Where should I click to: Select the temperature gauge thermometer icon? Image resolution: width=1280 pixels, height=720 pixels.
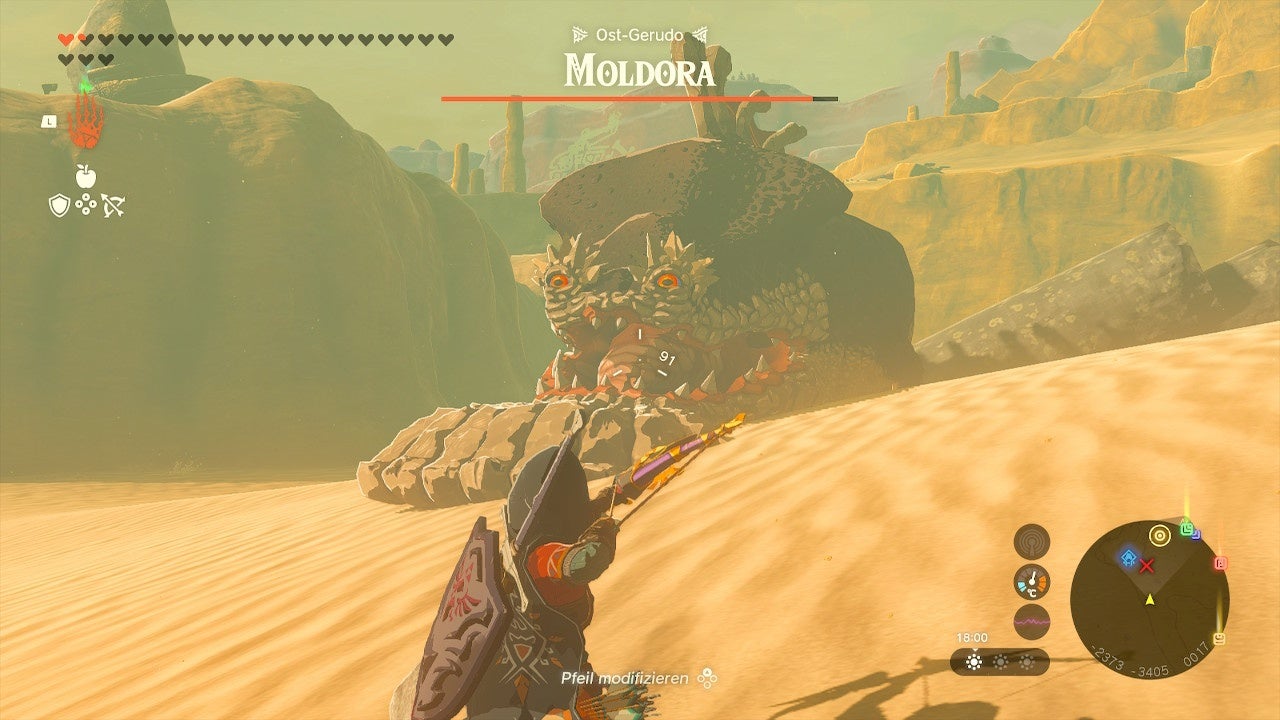point(1031,581)
